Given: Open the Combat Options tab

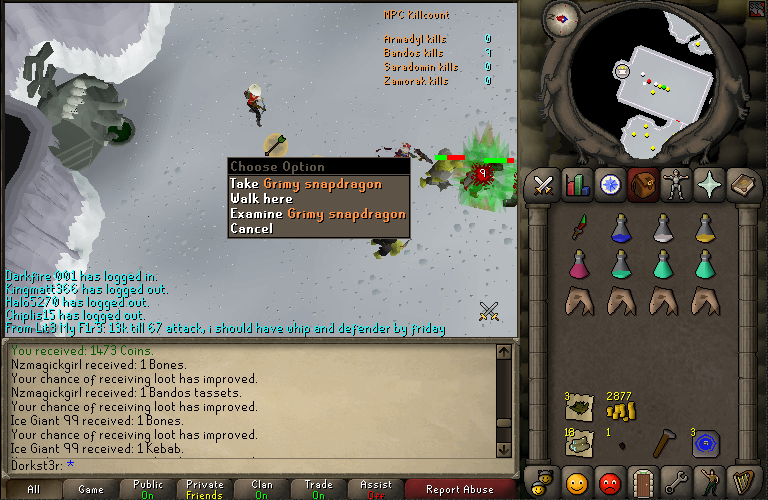Looking at the screenshot, I should click(543, 185).
